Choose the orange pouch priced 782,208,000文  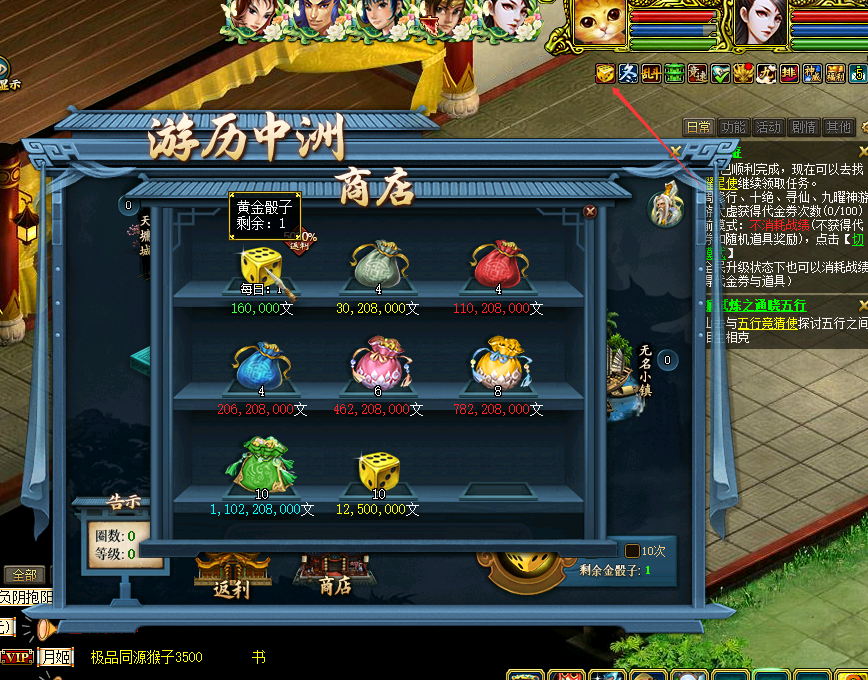click(497, 365)
